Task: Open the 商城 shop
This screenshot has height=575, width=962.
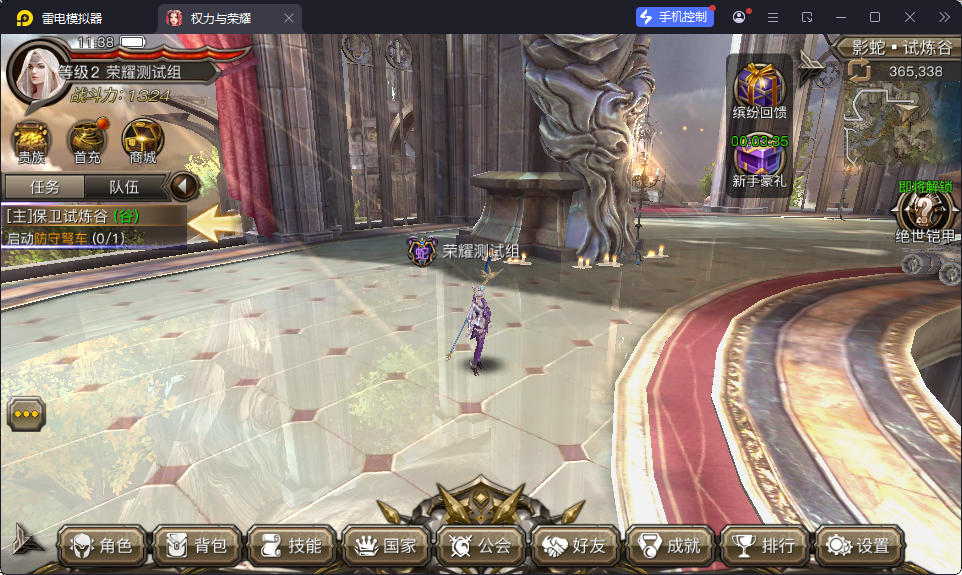Action: [x=143, y=142]
